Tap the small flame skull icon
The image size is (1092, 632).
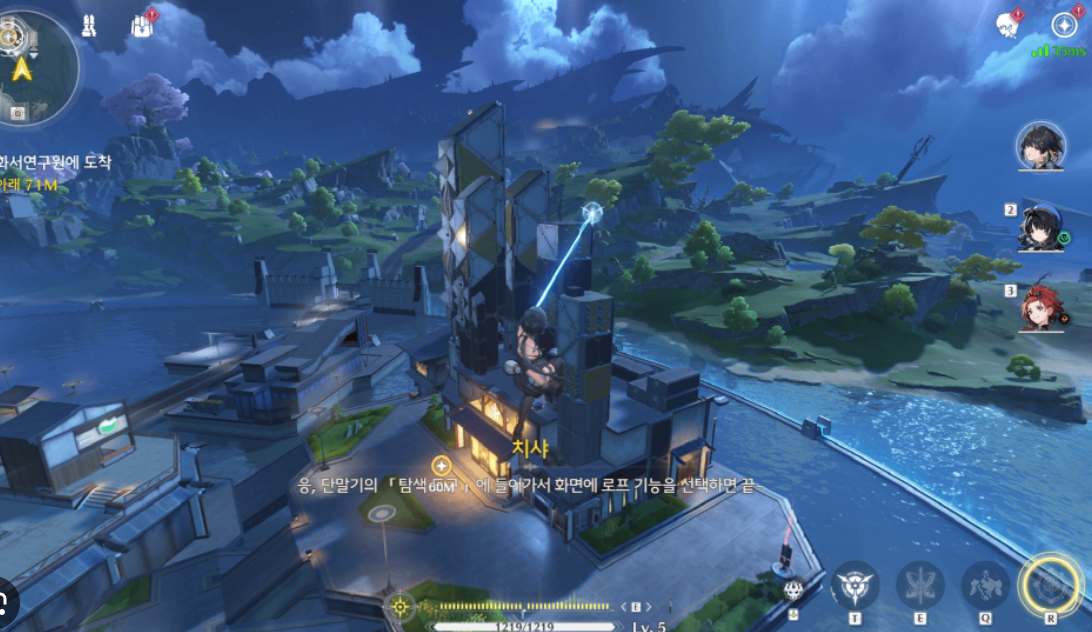click(795, 589)
